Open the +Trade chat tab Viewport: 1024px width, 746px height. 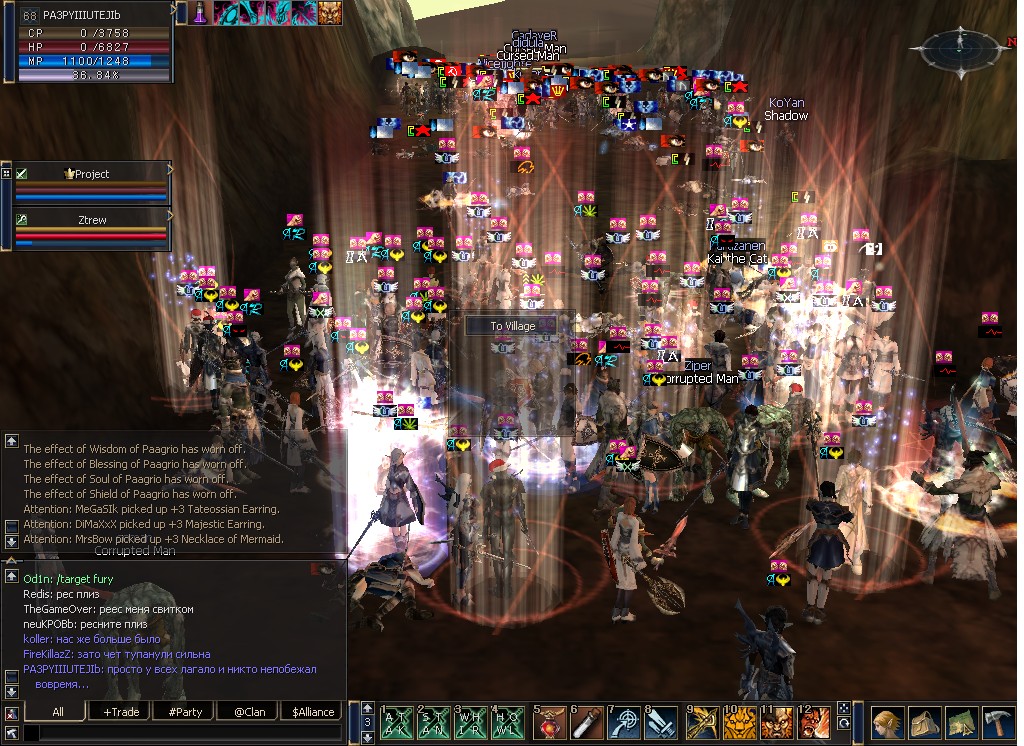click(121, 711)
